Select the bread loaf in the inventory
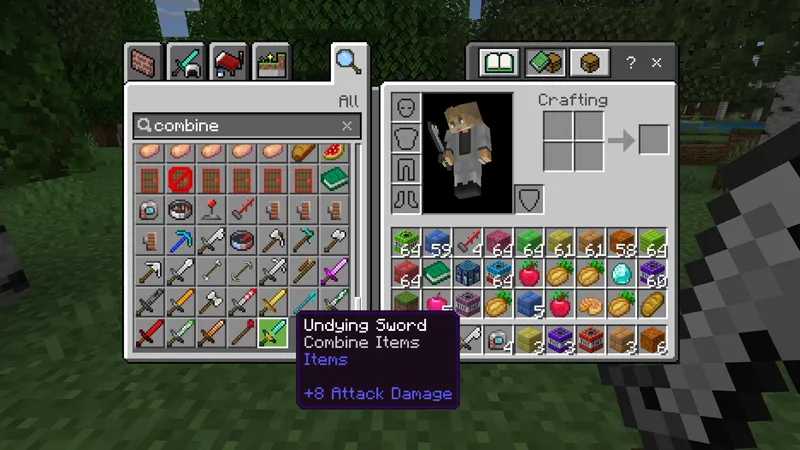Viewport: 800px width, 450px height. coord(652,302)
